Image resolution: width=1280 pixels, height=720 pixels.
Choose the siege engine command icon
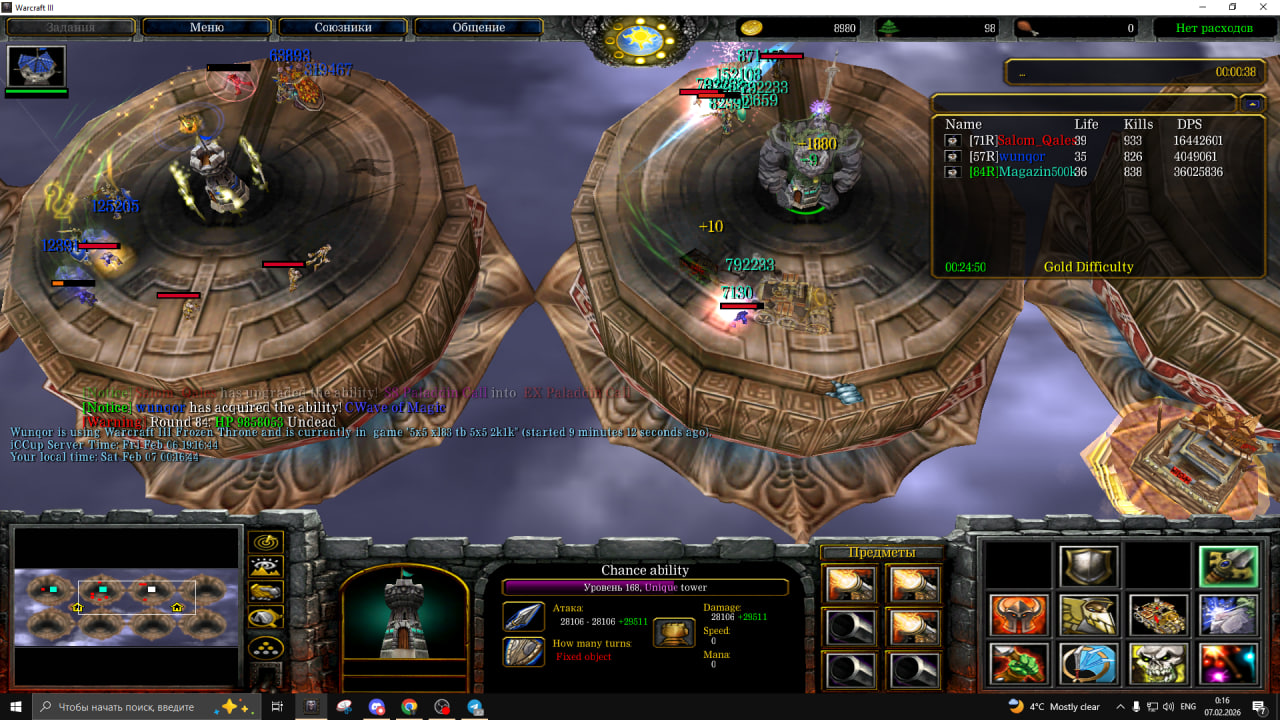tap(1159, 615)
